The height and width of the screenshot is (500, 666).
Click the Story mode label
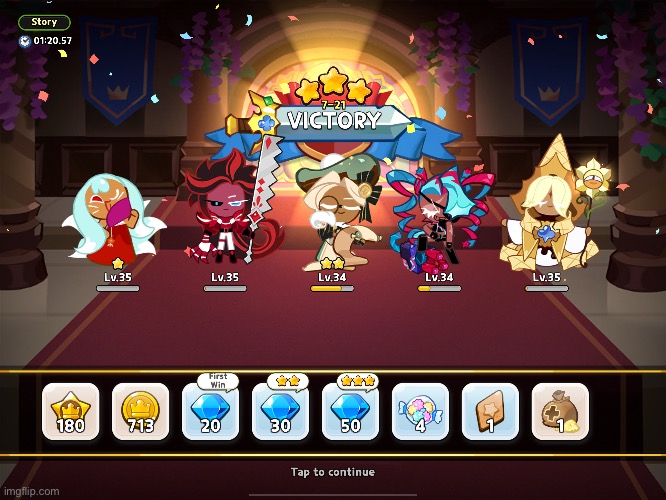pos(44,22)
